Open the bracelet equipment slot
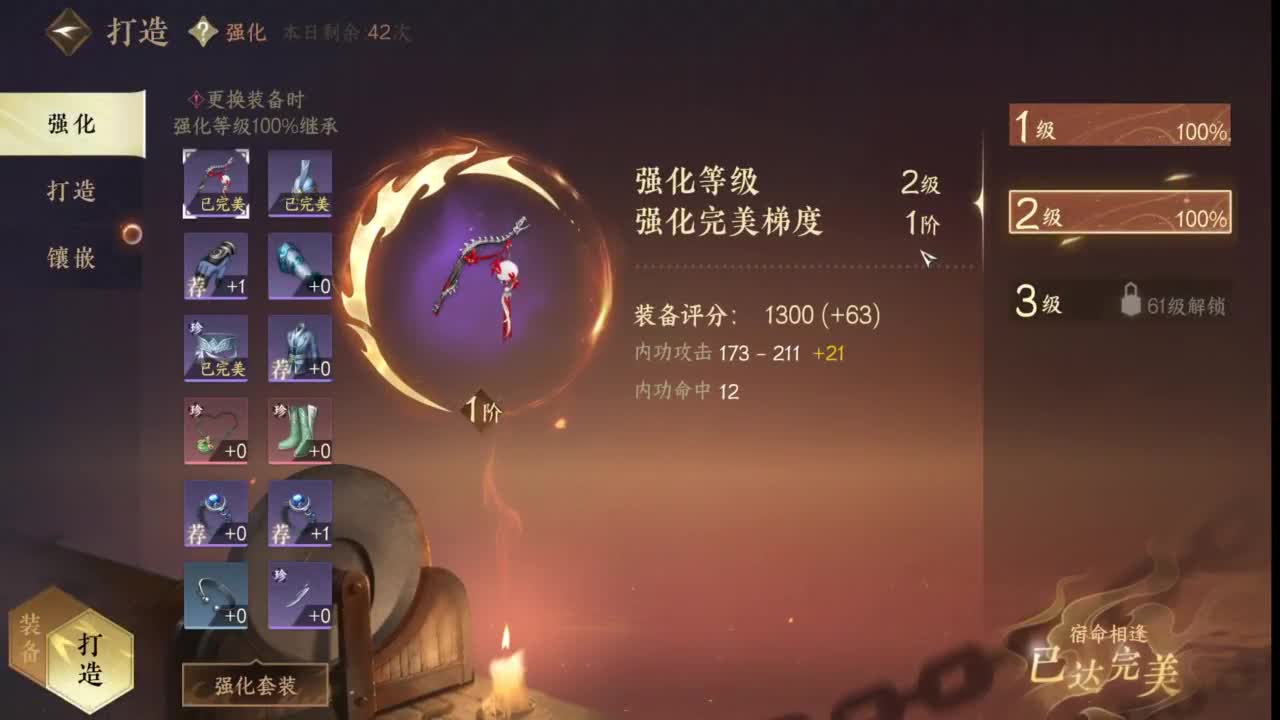Screen dimensions: 1280x720 coord(214,597)
